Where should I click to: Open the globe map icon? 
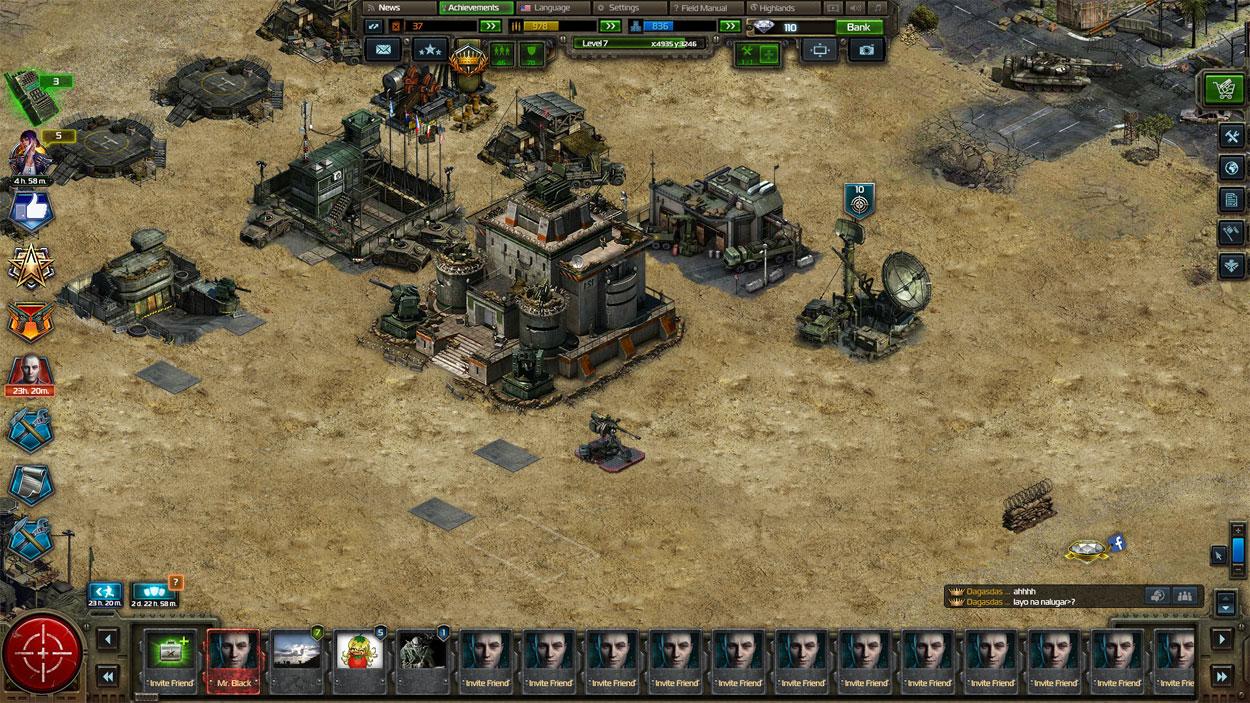pos(1231,168)
